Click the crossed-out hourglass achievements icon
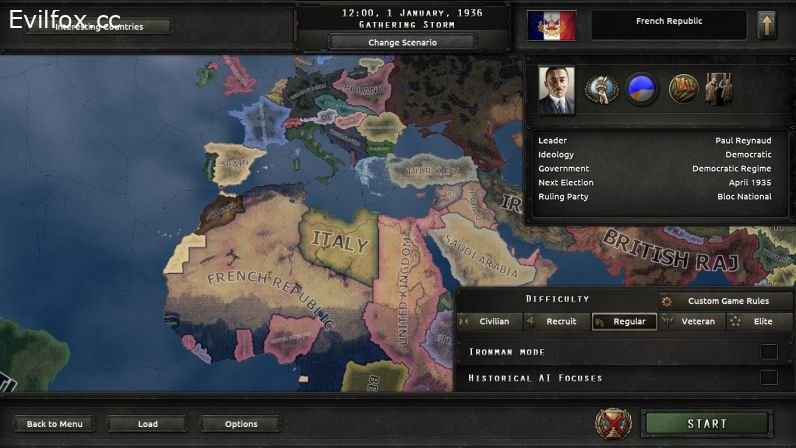 coord(613,424)
